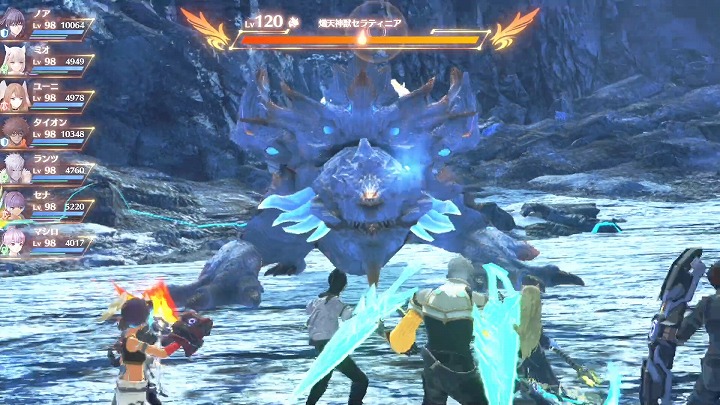Click the Lv 120 boss name plate
Image resolution: width=720 pixels, height=405 pixels.
(360, 26)
